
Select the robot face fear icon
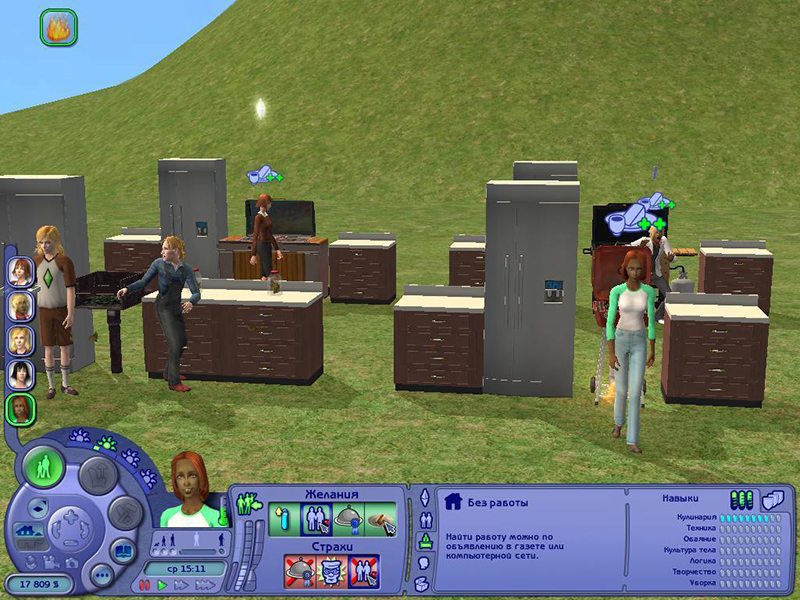[331, 571]
